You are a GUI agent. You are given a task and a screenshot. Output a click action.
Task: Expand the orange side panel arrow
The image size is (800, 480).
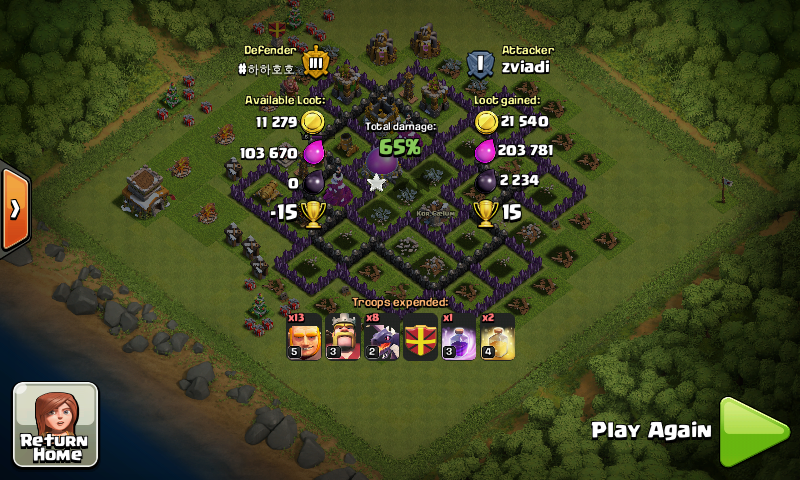[14, 207]
